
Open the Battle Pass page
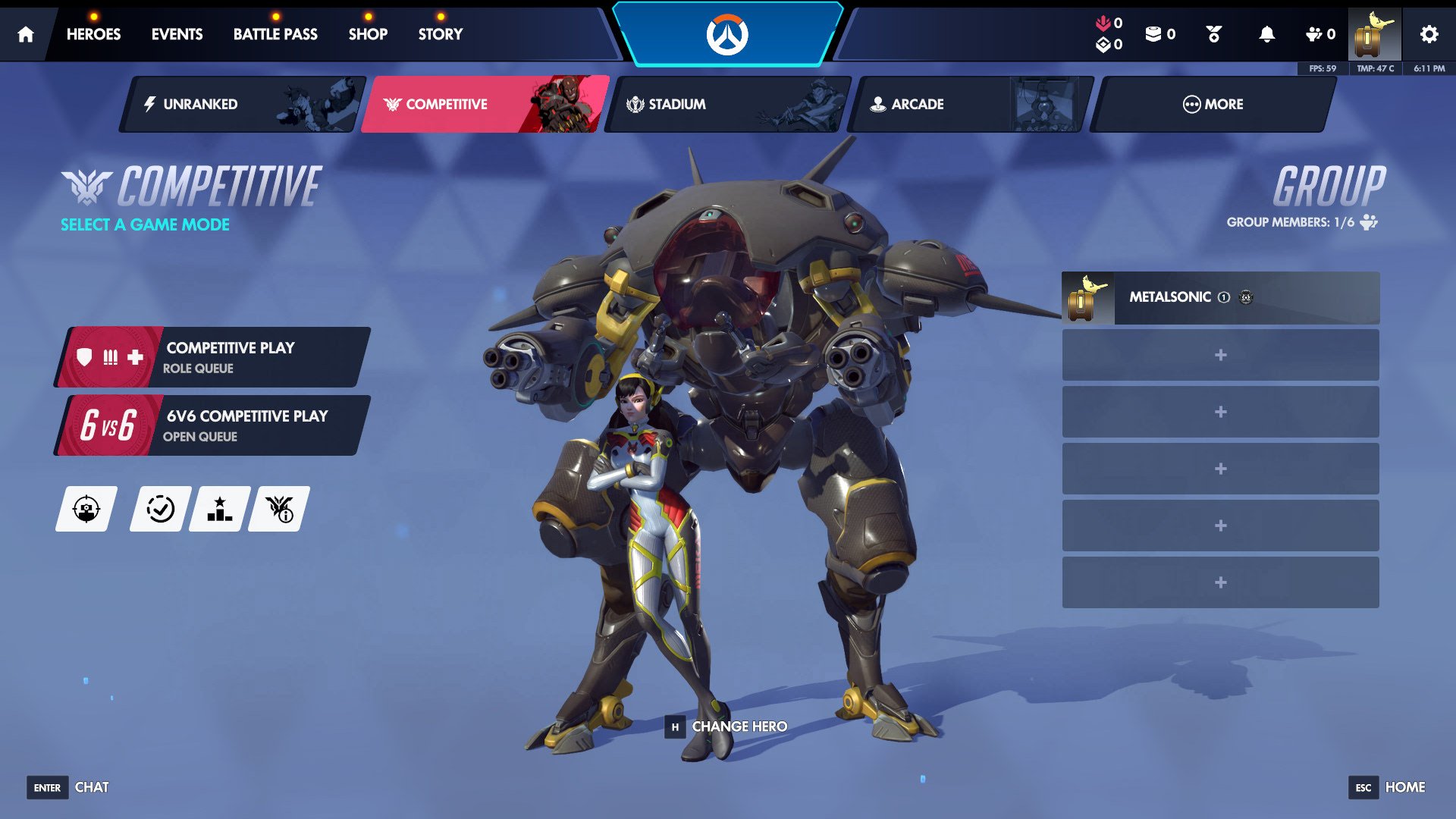pos(275,34)
